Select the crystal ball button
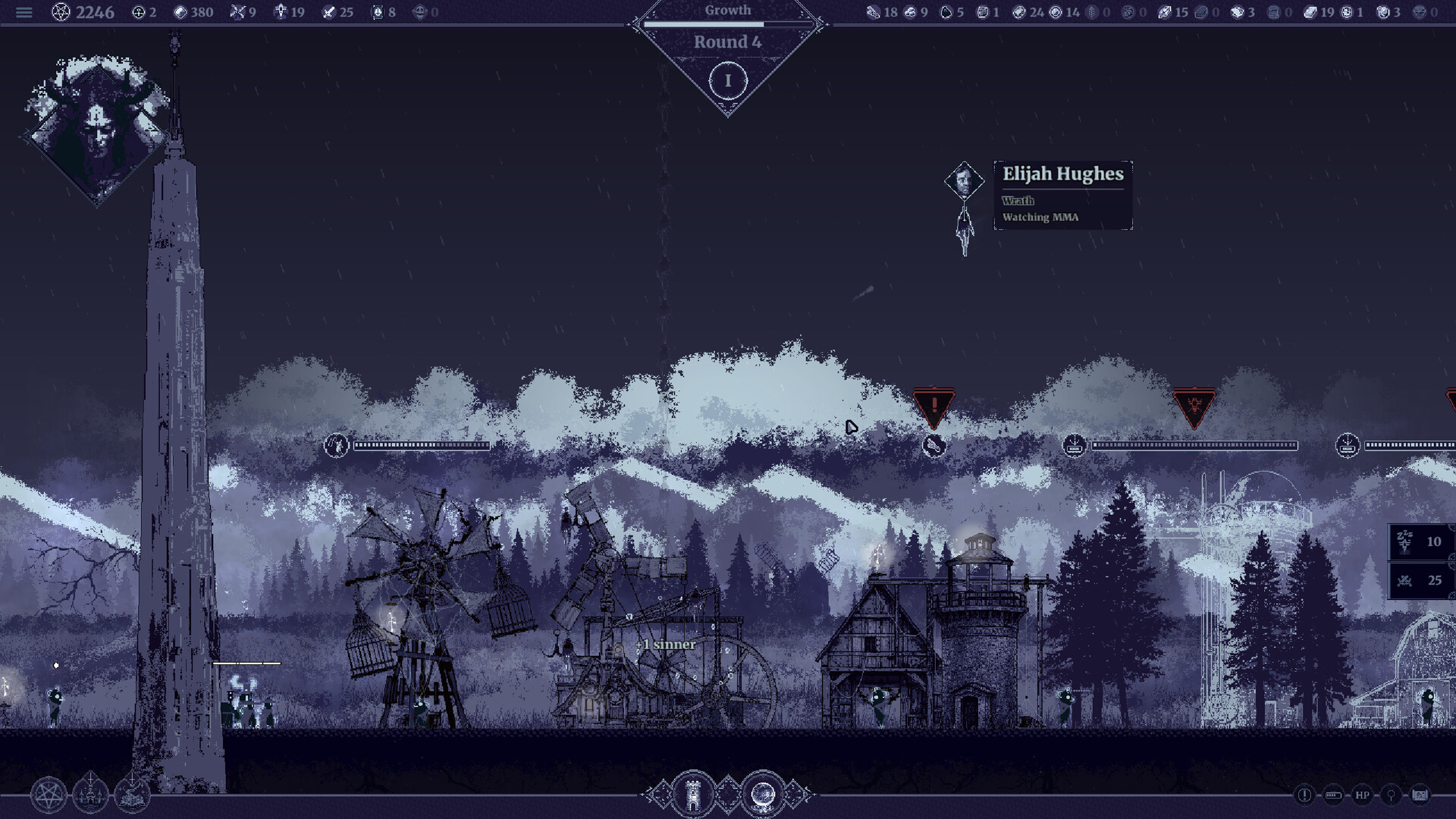1456x819 pixels. click(x=762, y=795)
